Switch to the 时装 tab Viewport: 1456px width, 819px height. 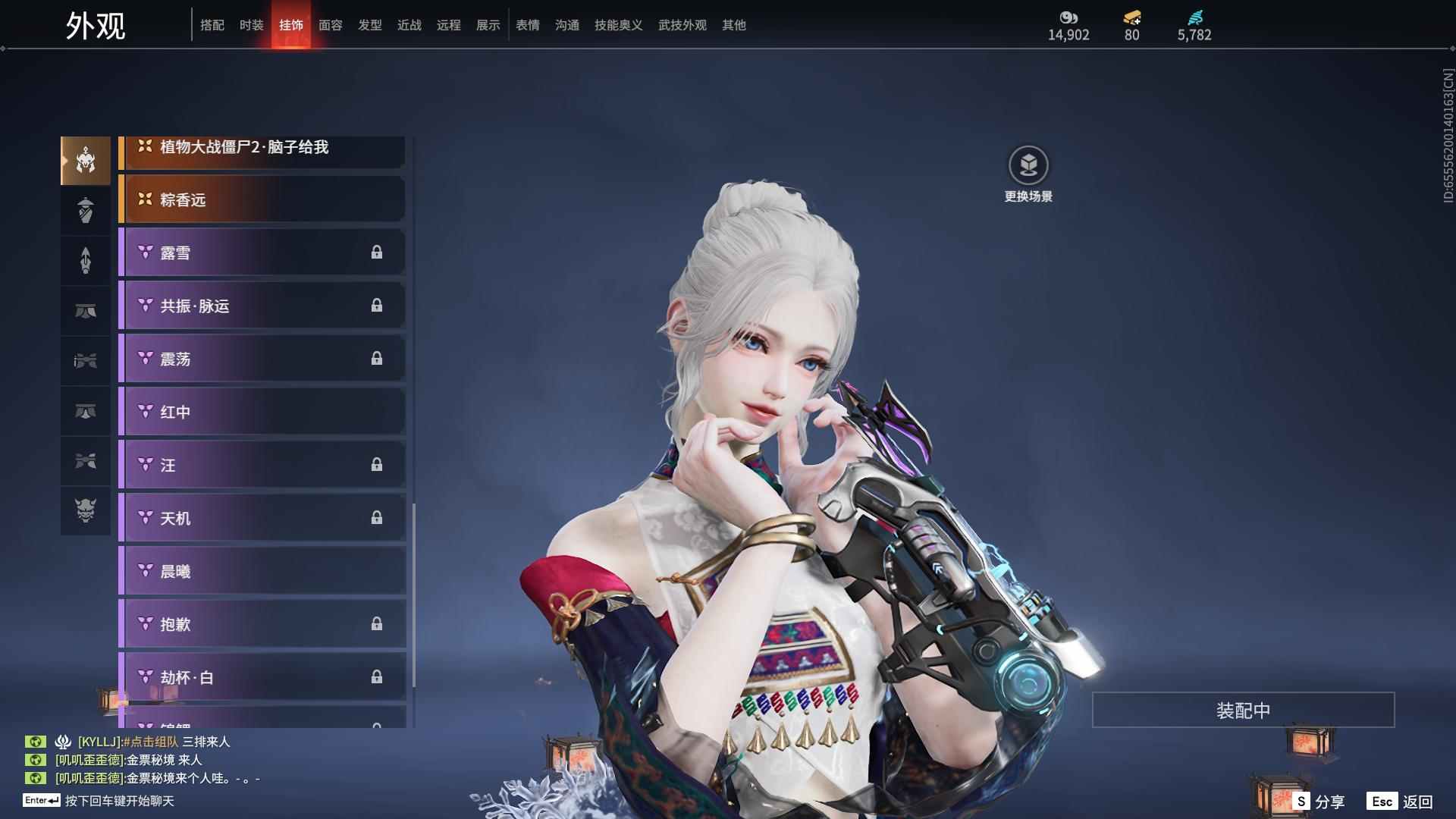[251, 25]
